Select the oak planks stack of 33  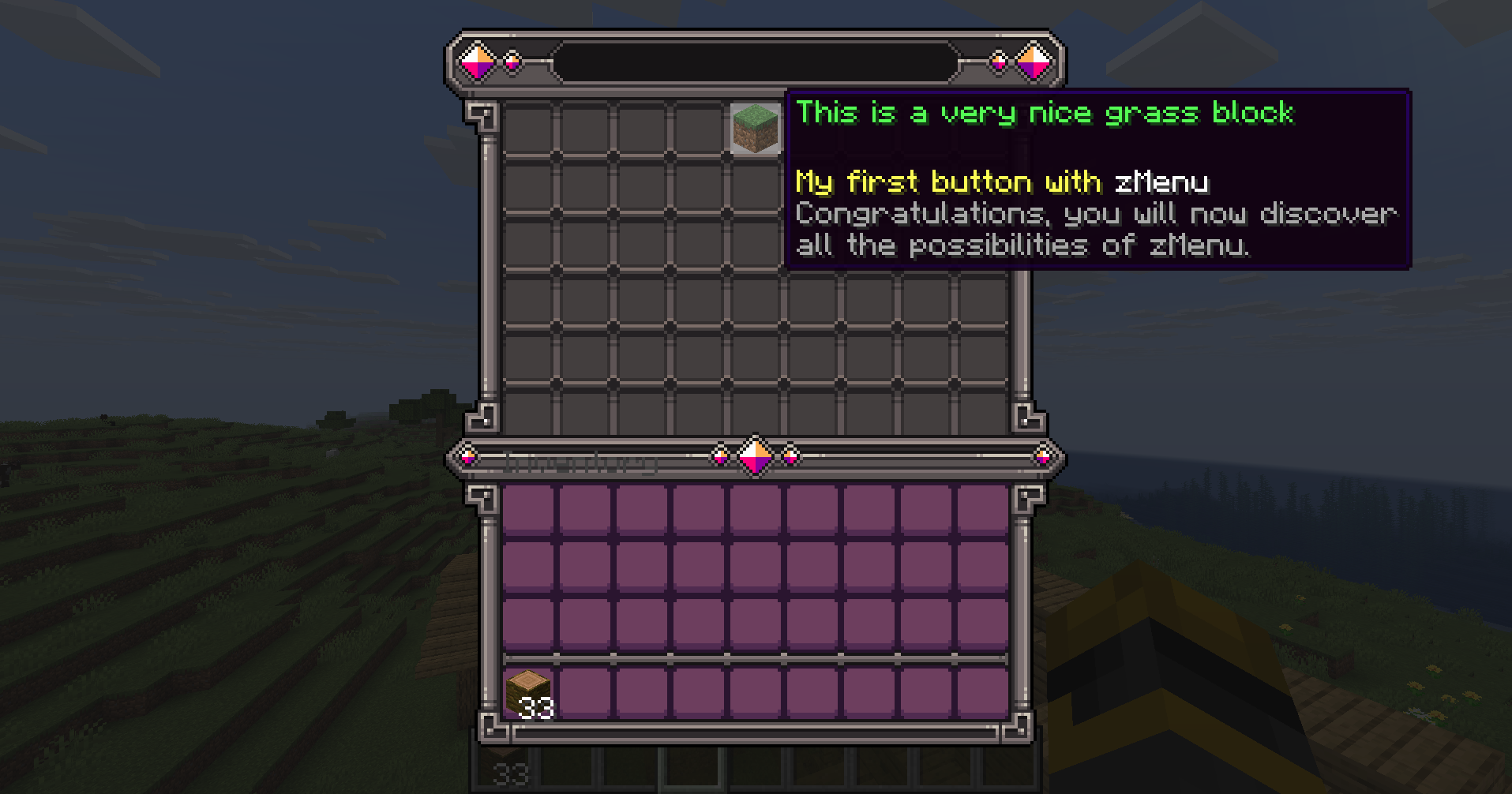pos(528,693)
